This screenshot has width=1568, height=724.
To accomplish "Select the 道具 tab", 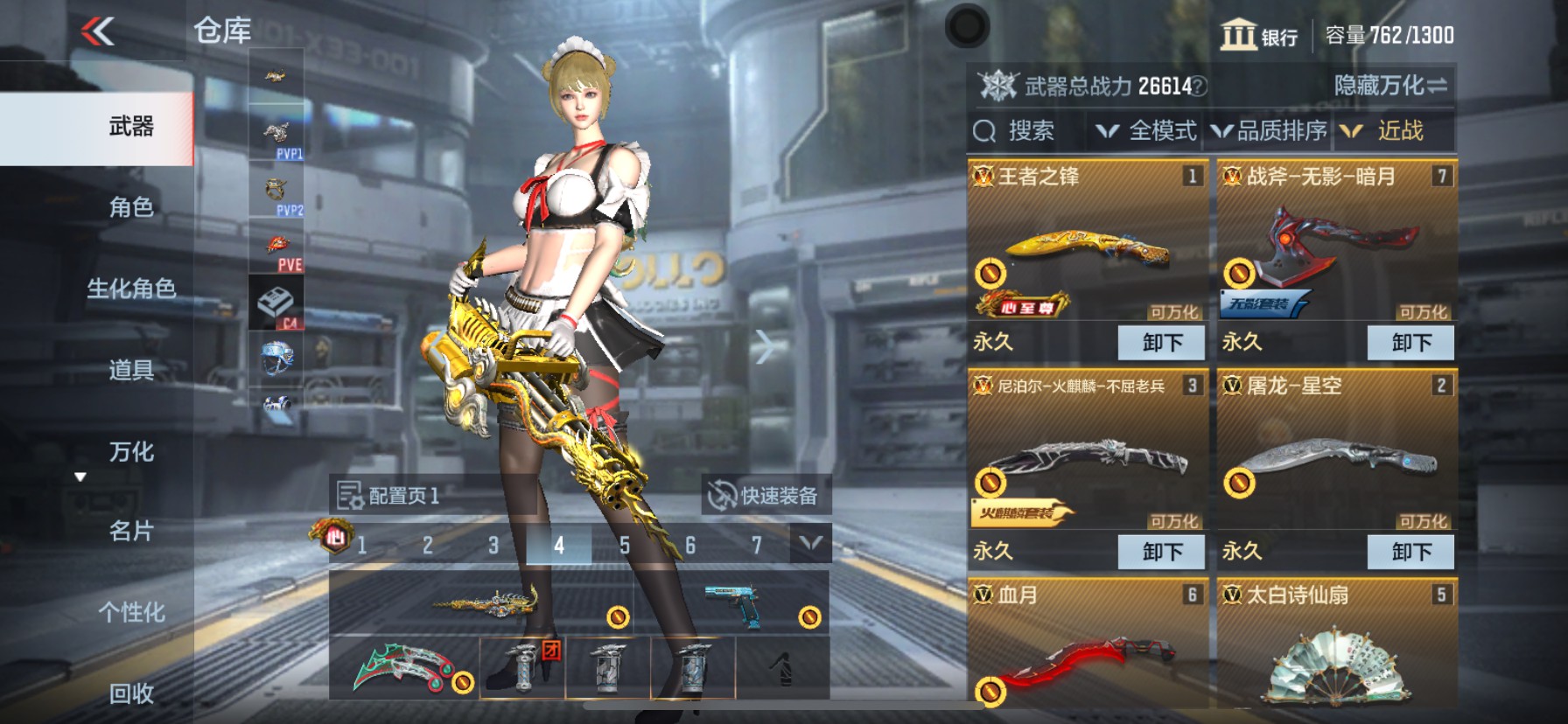I will pyautogui.click(x=131, y=370).
